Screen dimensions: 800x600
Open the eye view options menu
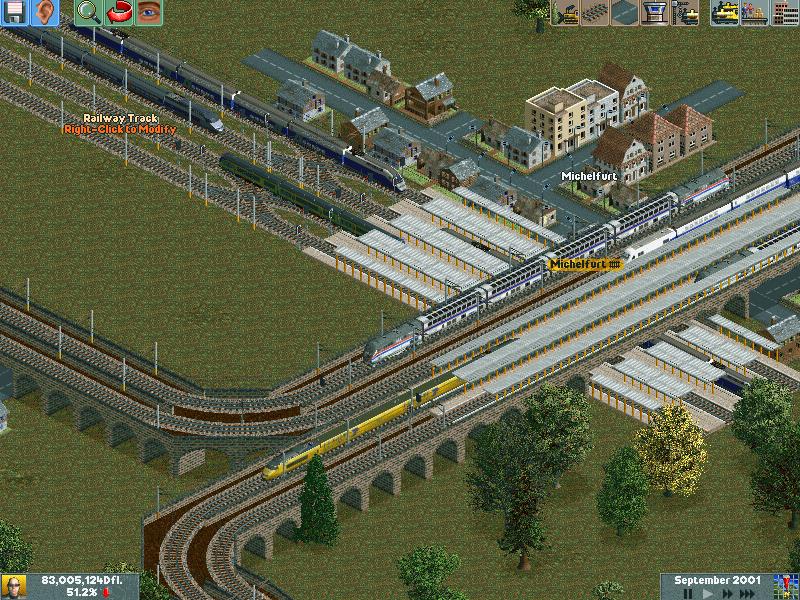pos(149,13)
